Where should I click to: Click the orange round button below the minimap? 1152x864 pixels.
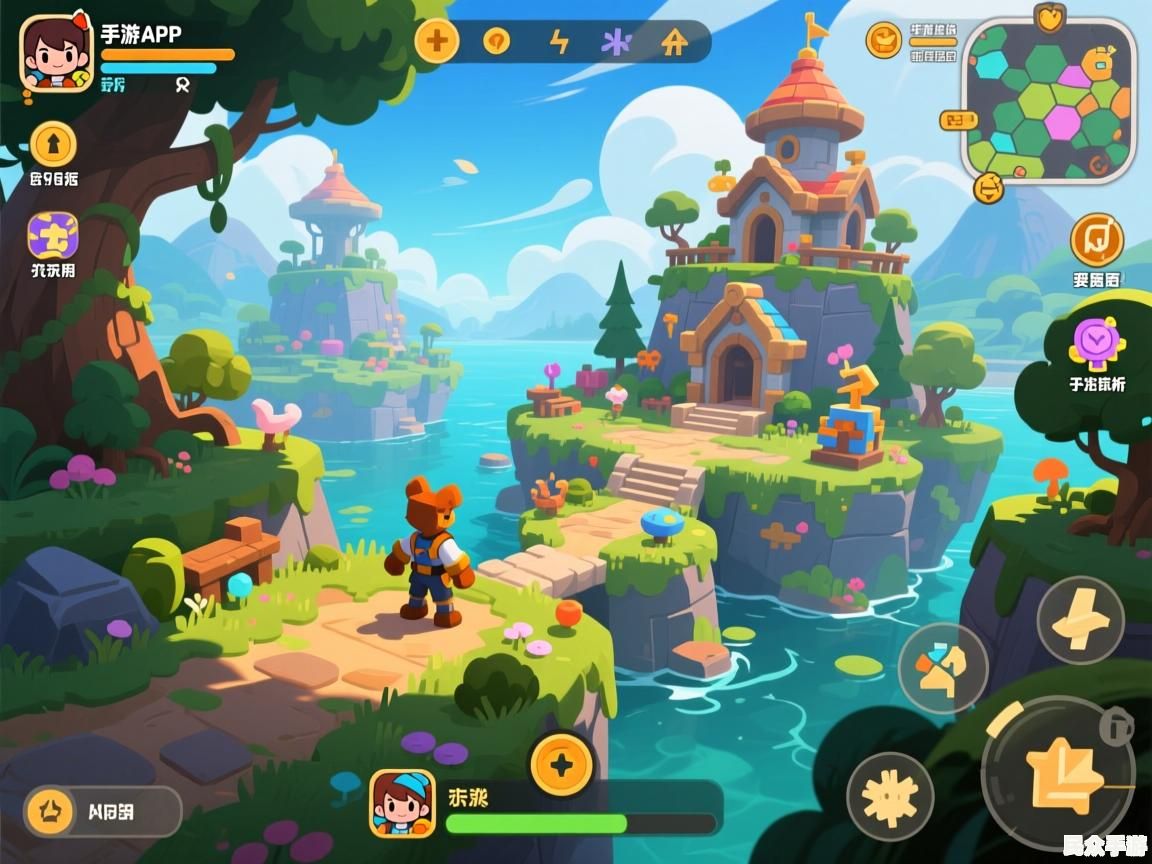(988, 186)
